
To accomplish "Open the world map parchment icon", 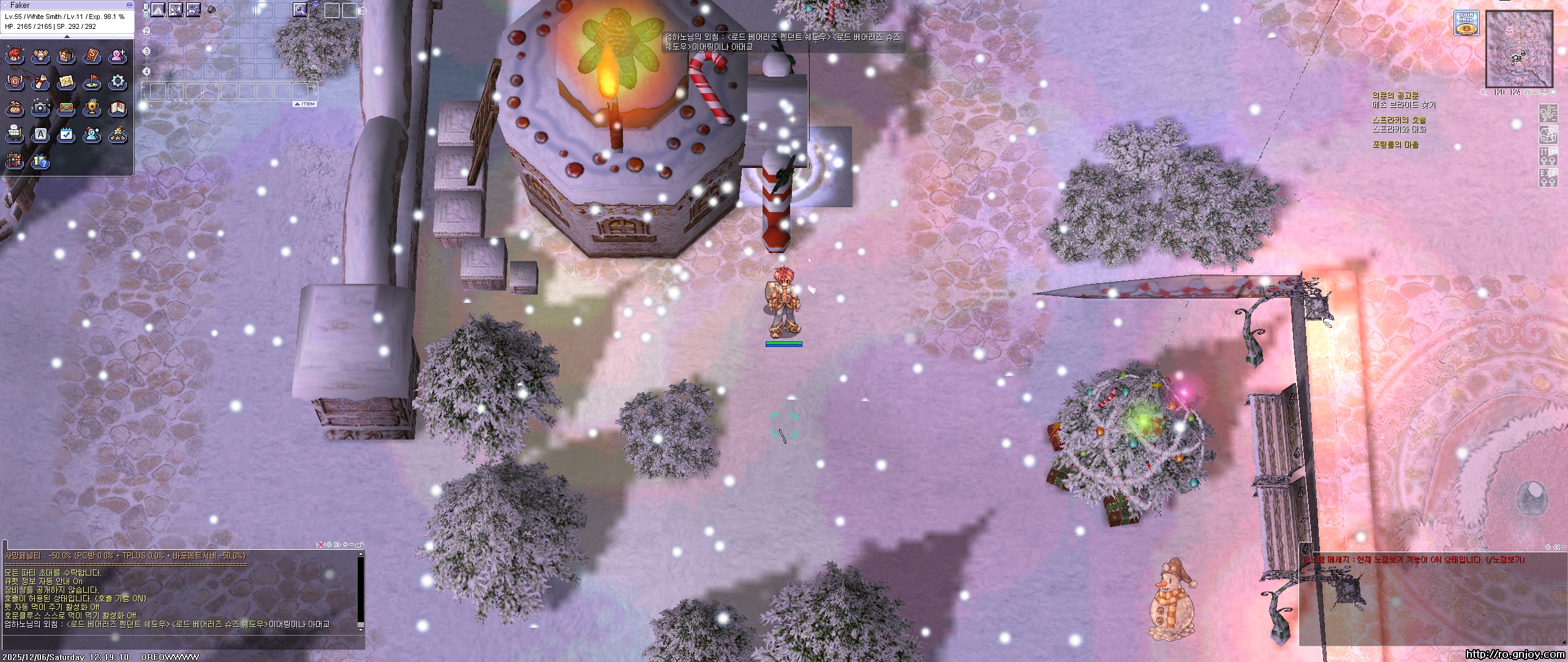I will tap(66, 82).
